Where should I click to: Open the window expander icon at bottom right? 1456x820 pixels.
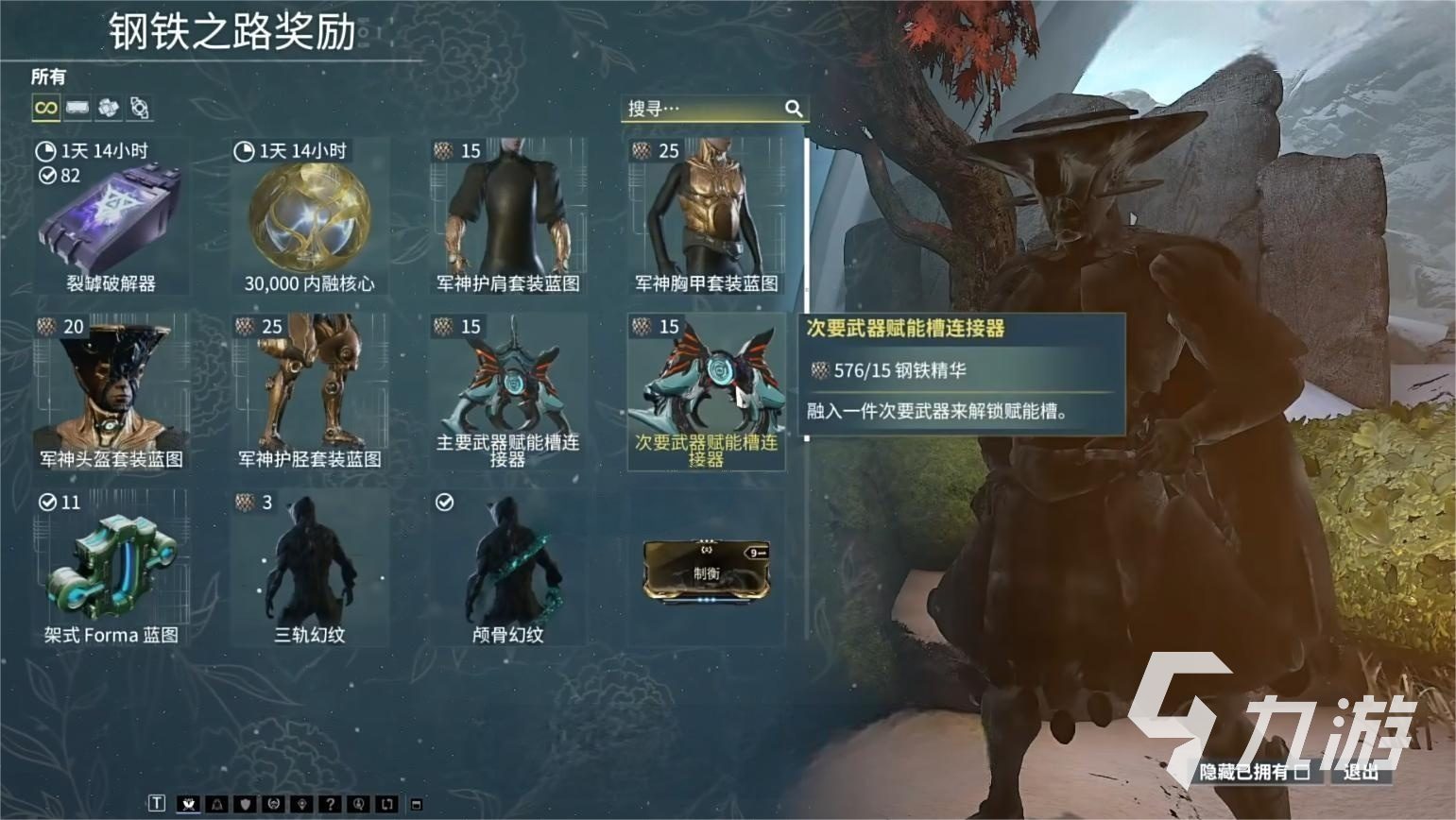click(x=417, y=805)
